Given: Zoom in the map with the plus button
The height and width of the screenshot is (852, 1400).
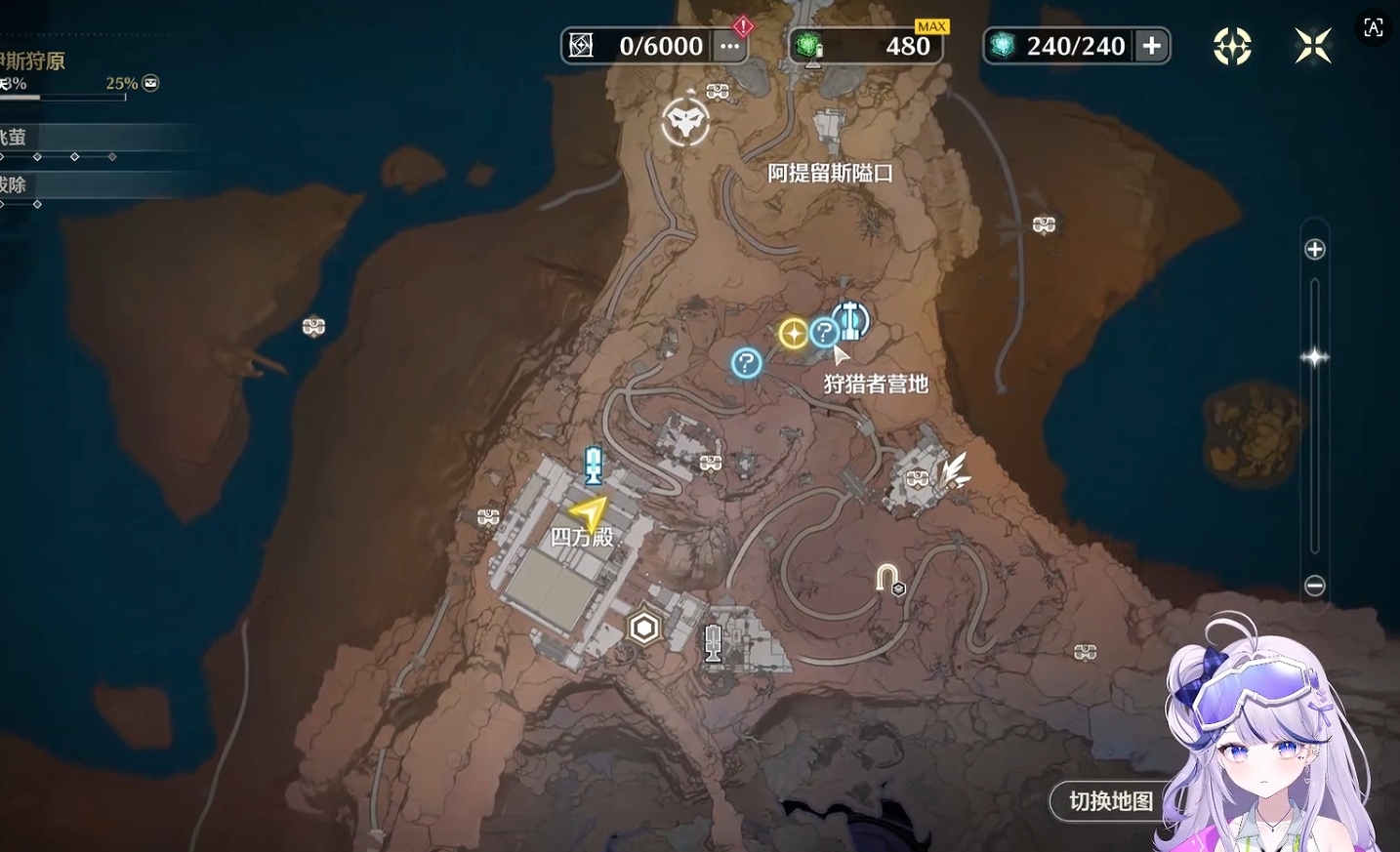Looking at the screenshot, I should (1315, 250).
